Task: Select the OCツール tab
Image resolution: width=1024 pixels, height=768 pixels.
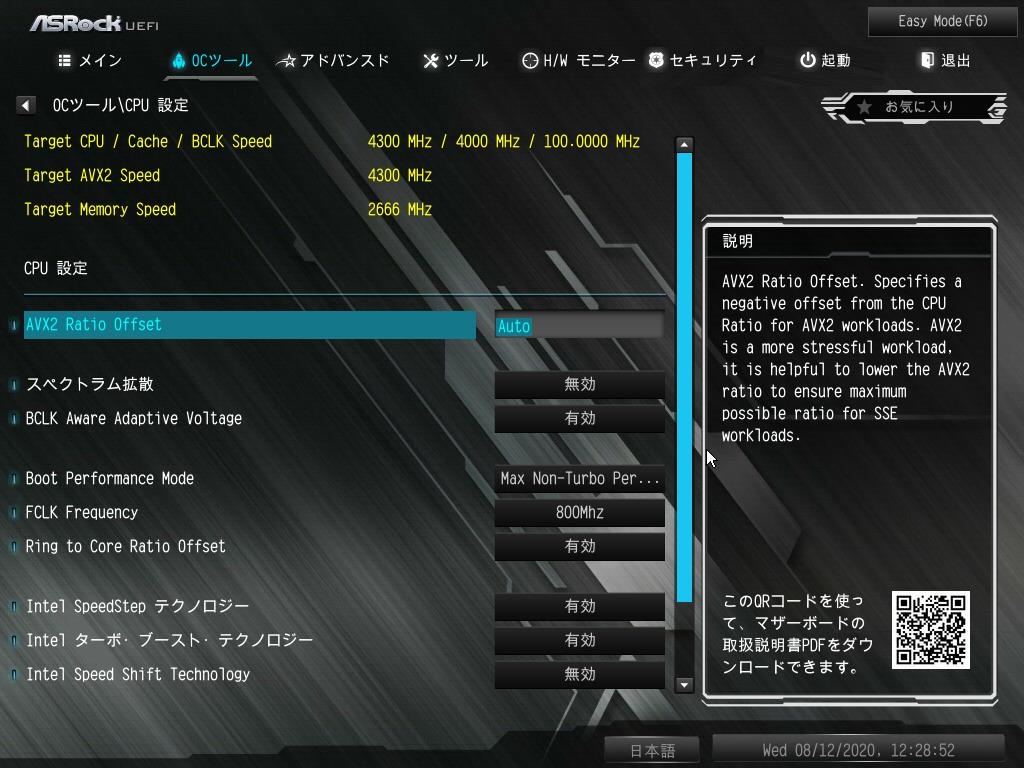Action: (x=211, y=61)
